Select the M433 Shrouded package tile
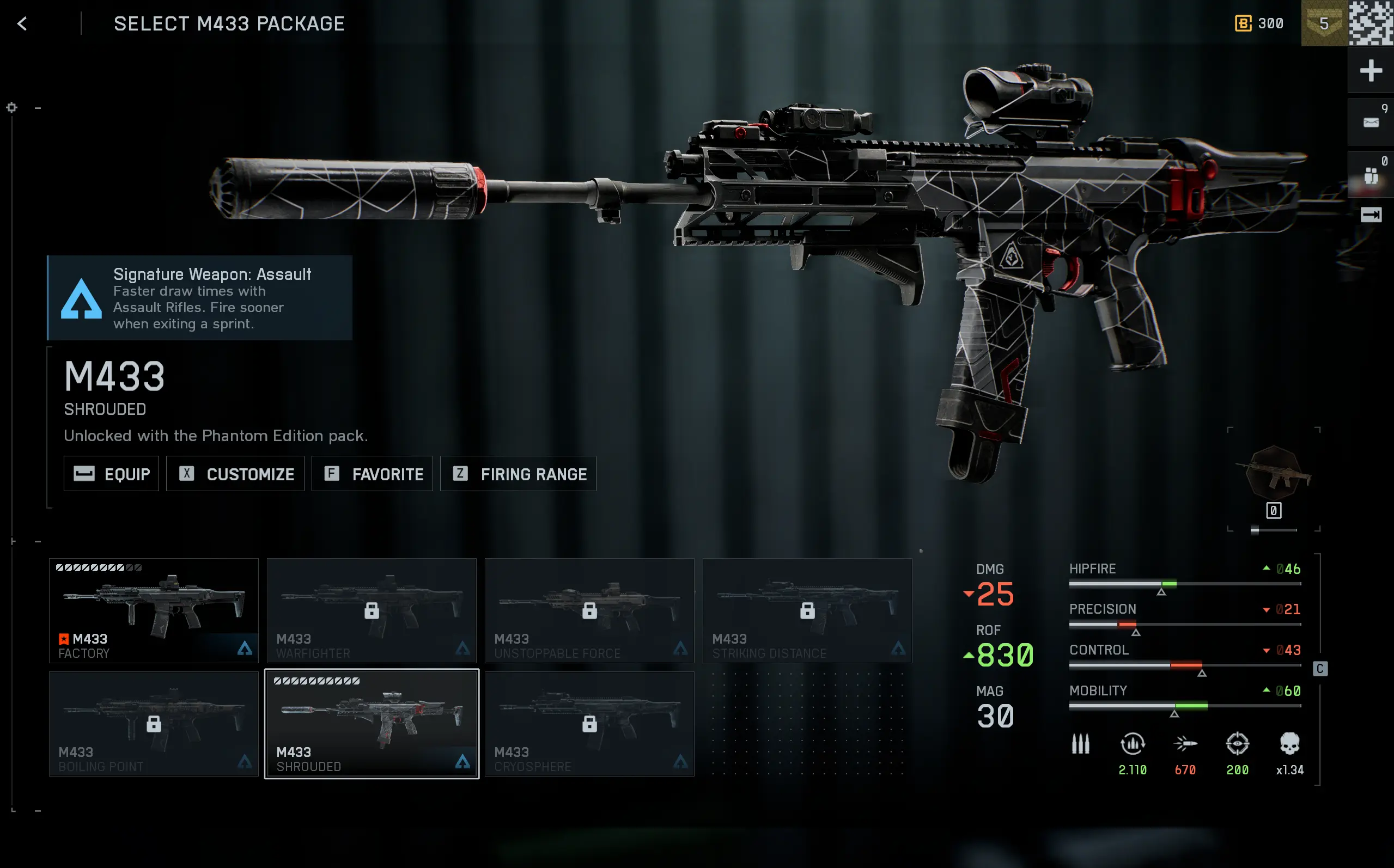 click(x=372, y=723)
